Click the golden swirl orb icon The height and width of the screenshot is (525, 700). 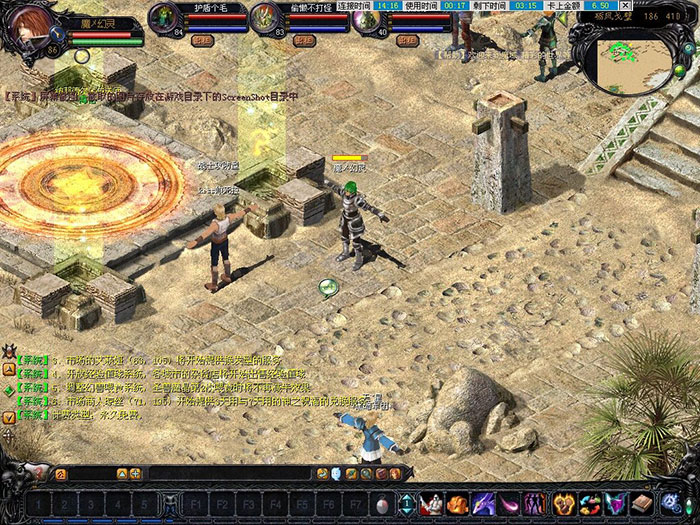click(x=562, y=503)
